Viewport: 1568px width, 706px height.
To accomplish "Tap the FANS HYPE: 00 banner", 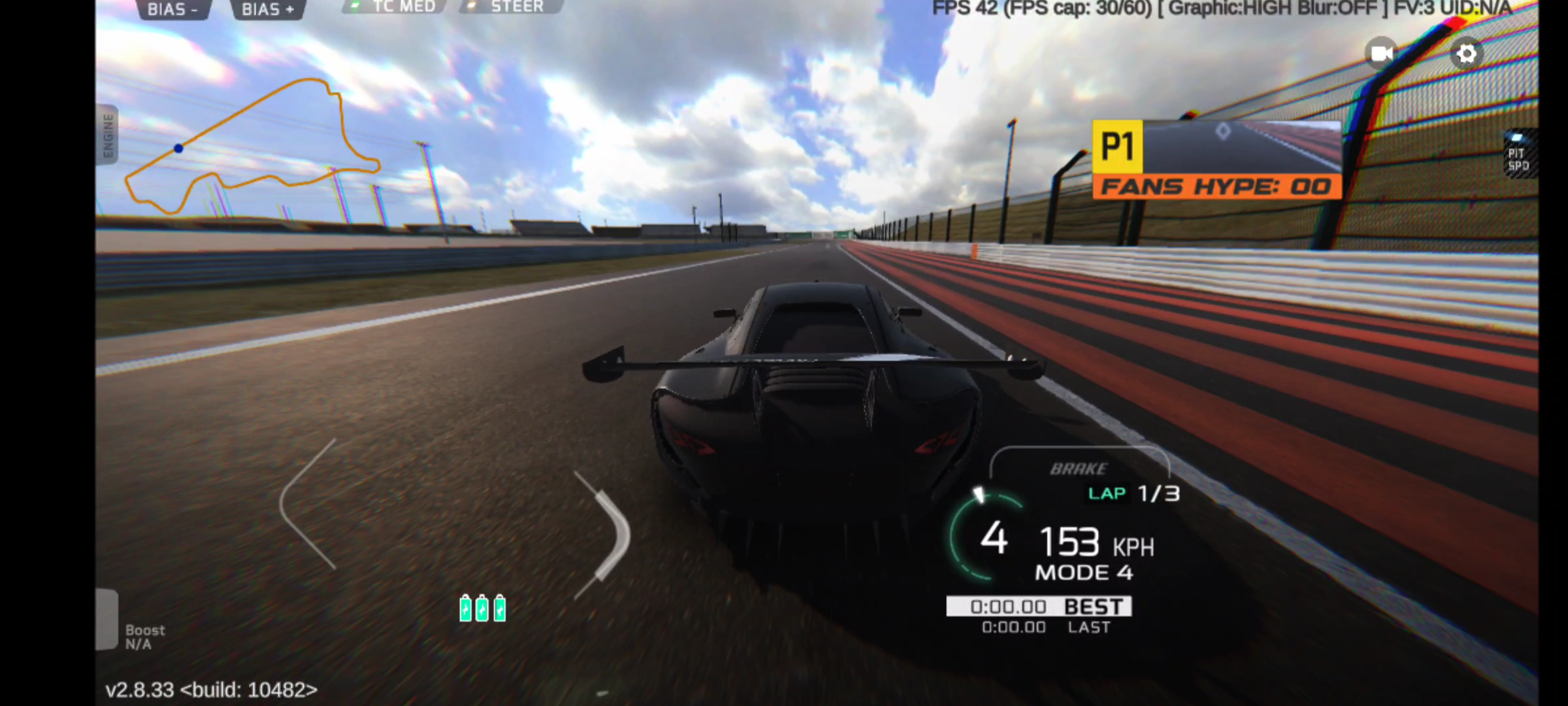I will [1214, 187].
